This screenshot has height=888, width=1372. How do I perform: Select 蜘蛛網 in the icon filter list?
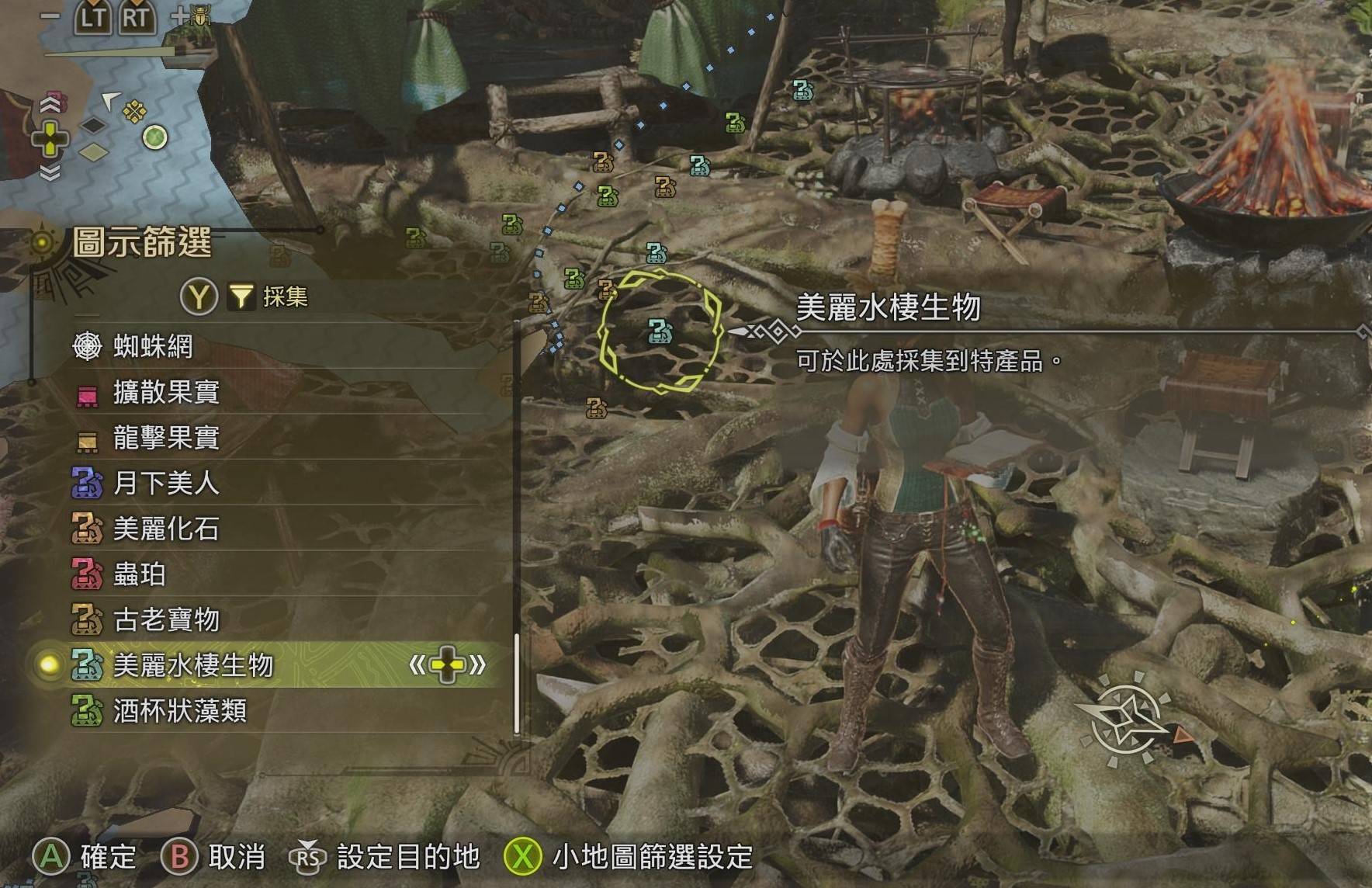pos(153,346)
